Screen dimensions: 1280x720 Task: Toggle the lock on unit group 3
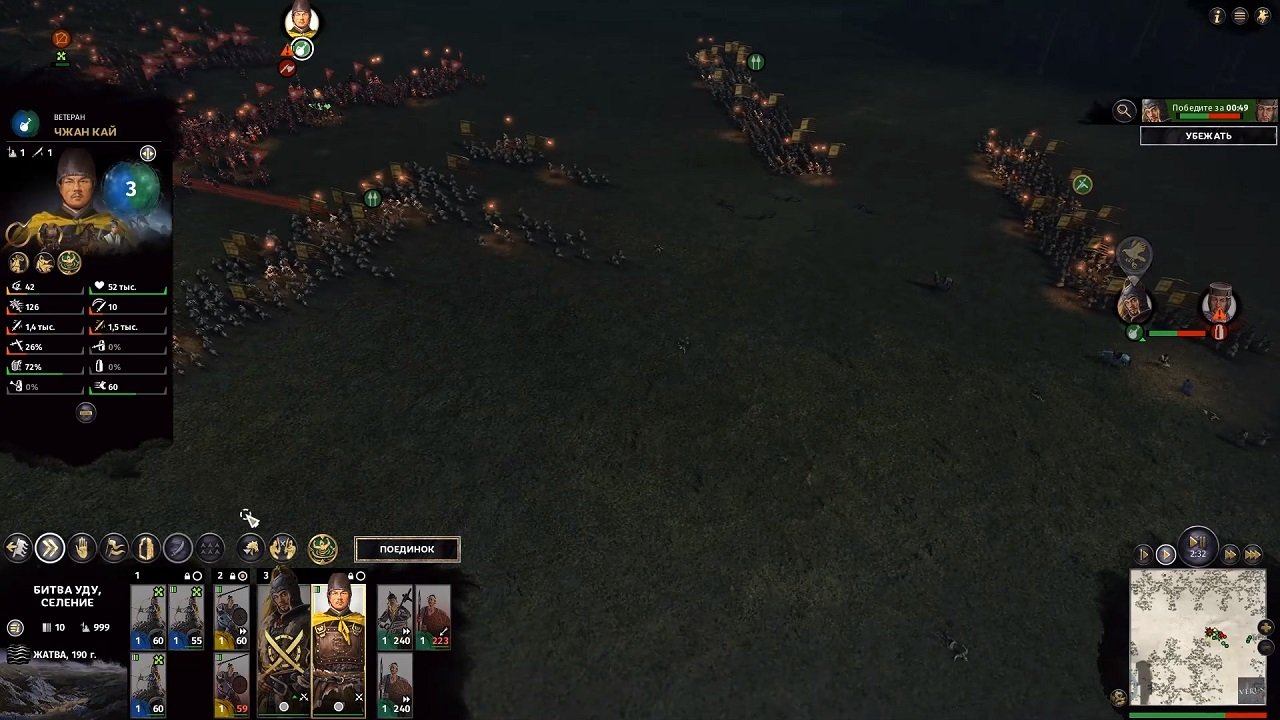click(x=351, y=575)
